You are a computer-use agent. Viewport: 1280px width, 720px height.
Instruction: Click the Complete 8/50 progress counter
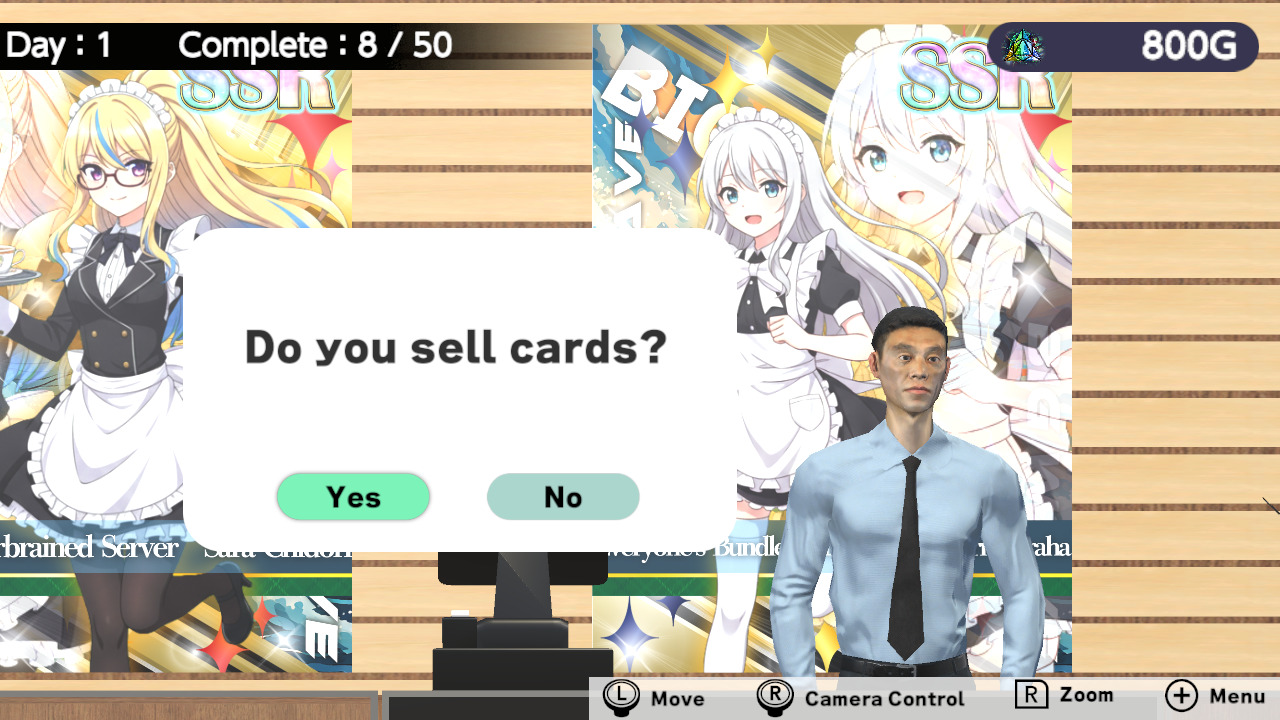coord(313,44)
